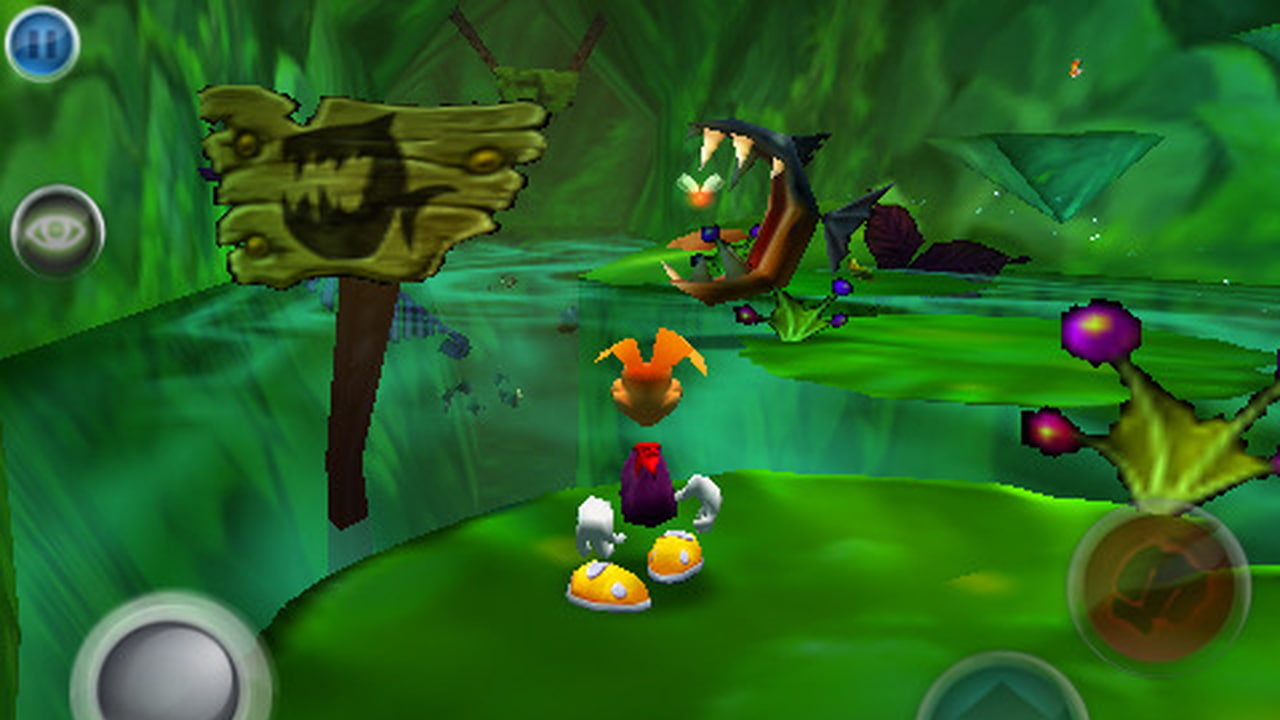Pause the game with the blue button
The image size is (1280, 720).
[x=42, y=43]
